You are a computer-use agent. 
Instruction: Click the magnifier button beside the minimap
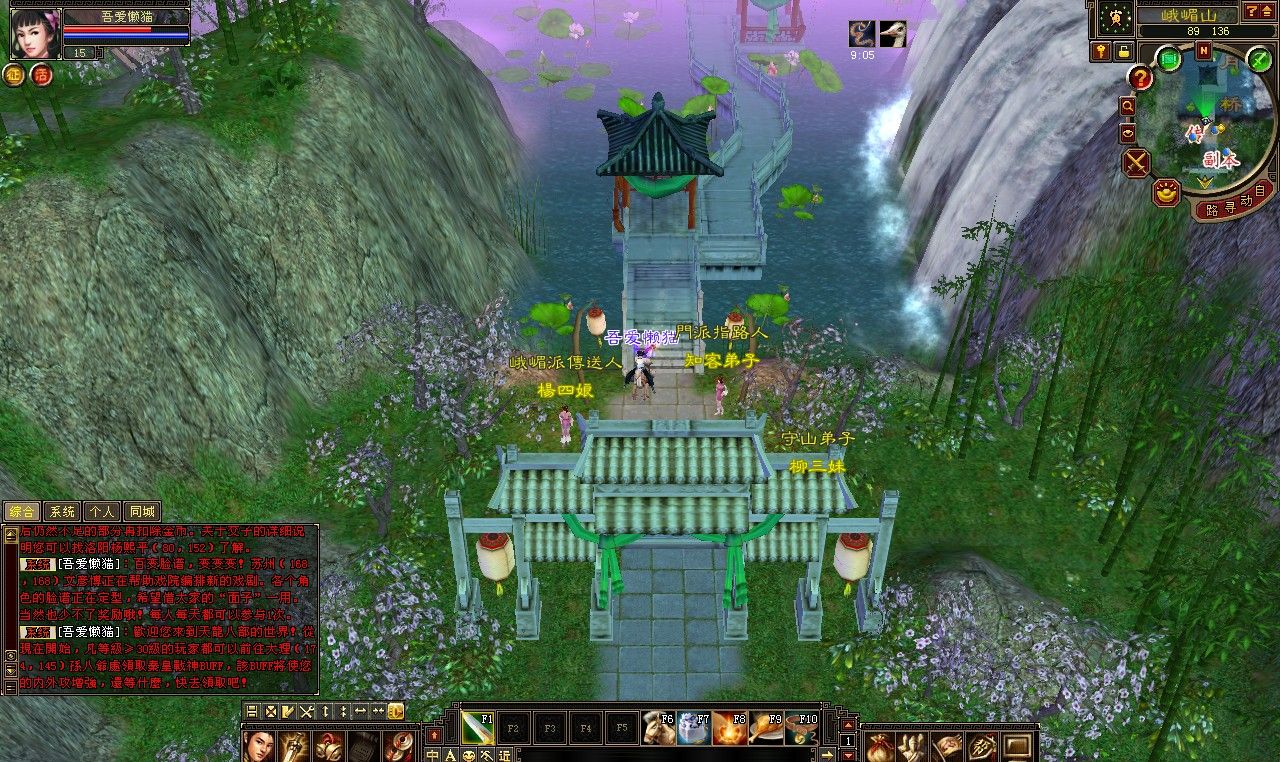click(1128, 106)
